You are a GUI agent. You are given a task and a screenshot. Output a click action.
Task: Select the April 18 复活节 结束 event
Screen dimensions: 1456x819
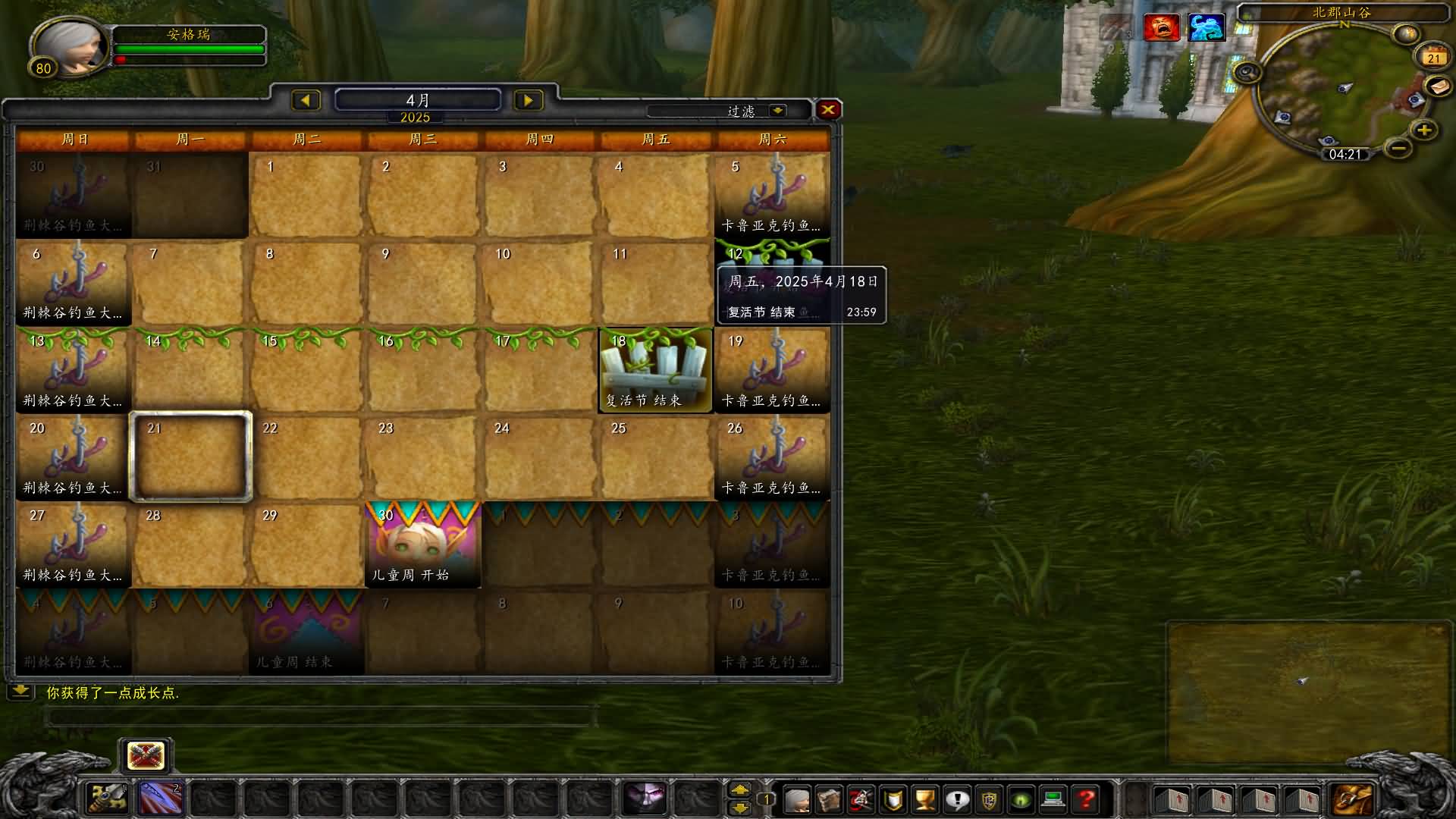(x=656, y=371)
